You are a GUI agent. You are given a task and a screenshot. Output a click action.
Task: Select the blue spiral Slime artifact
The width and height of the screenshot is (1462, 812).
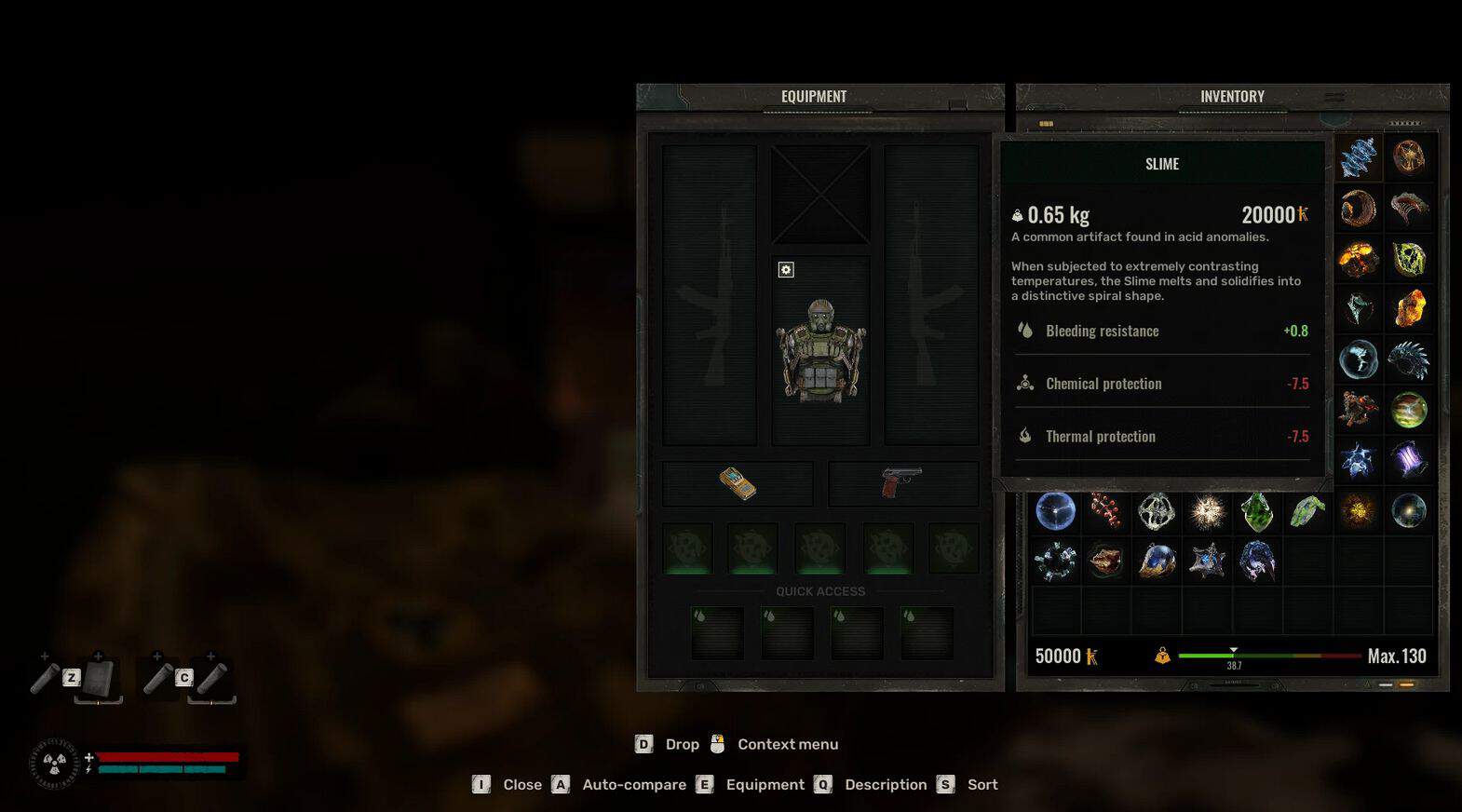click(x=1359, y=157)
